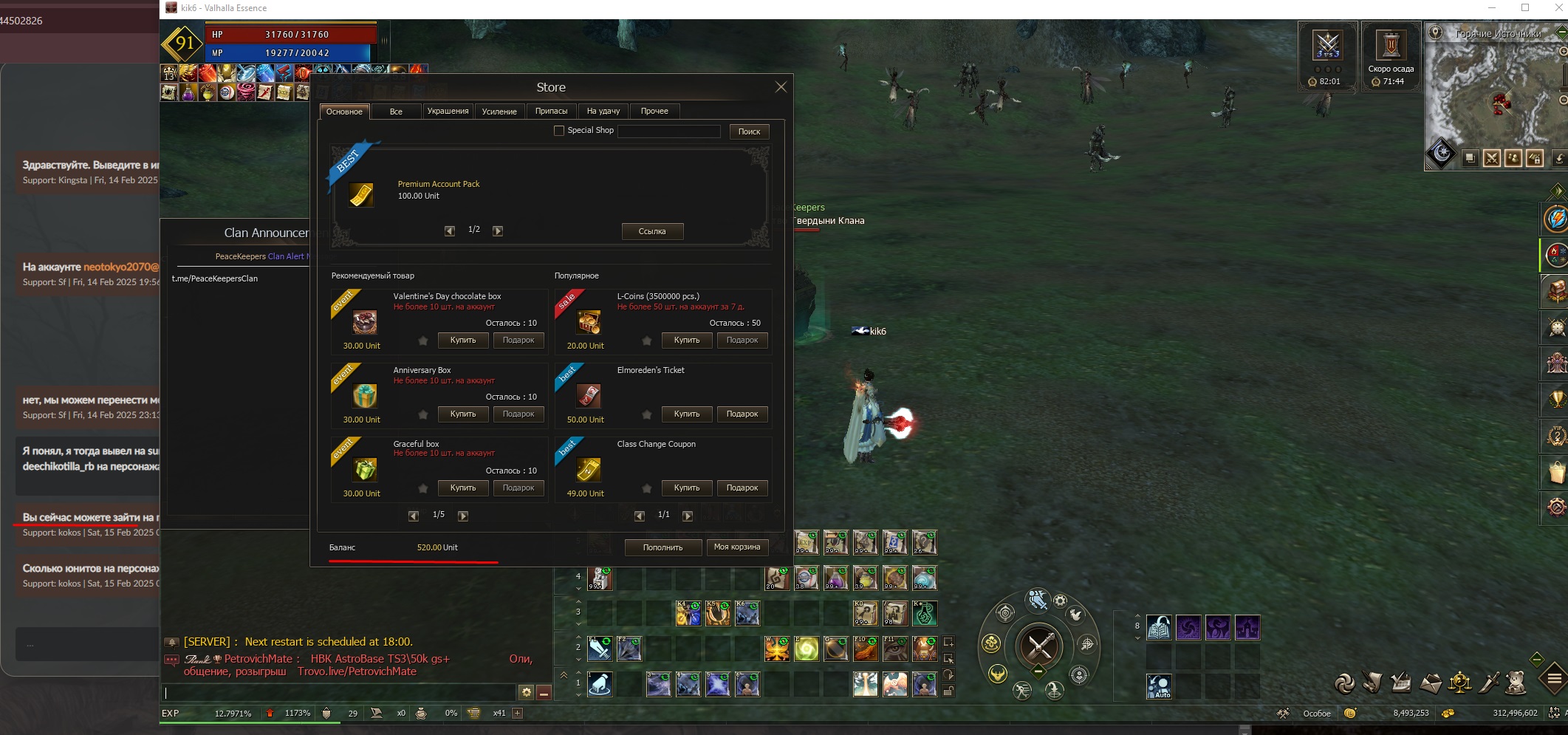The height and width of the screenshot is (735, 1568).
Task: Open the Усиление store tab
Action: (499, 112)
